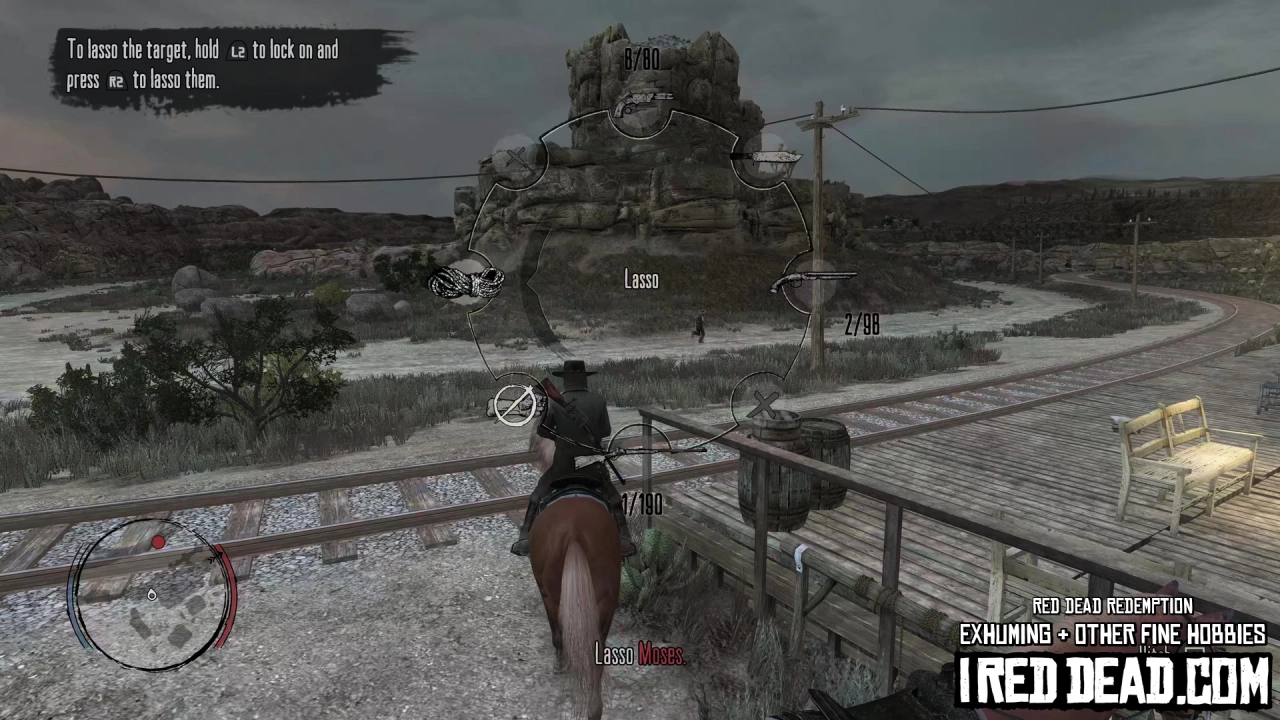Click the player arrow marker inside the minimap

(x=152, y=595)
